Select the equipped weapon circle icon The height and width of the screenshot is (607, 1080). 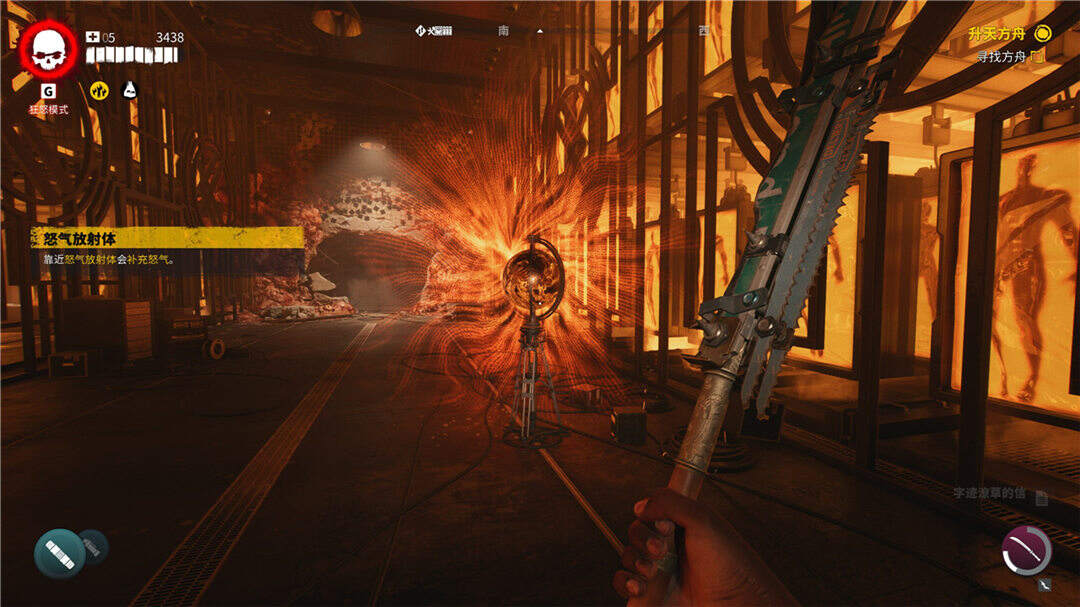[x=1026, y=550]
